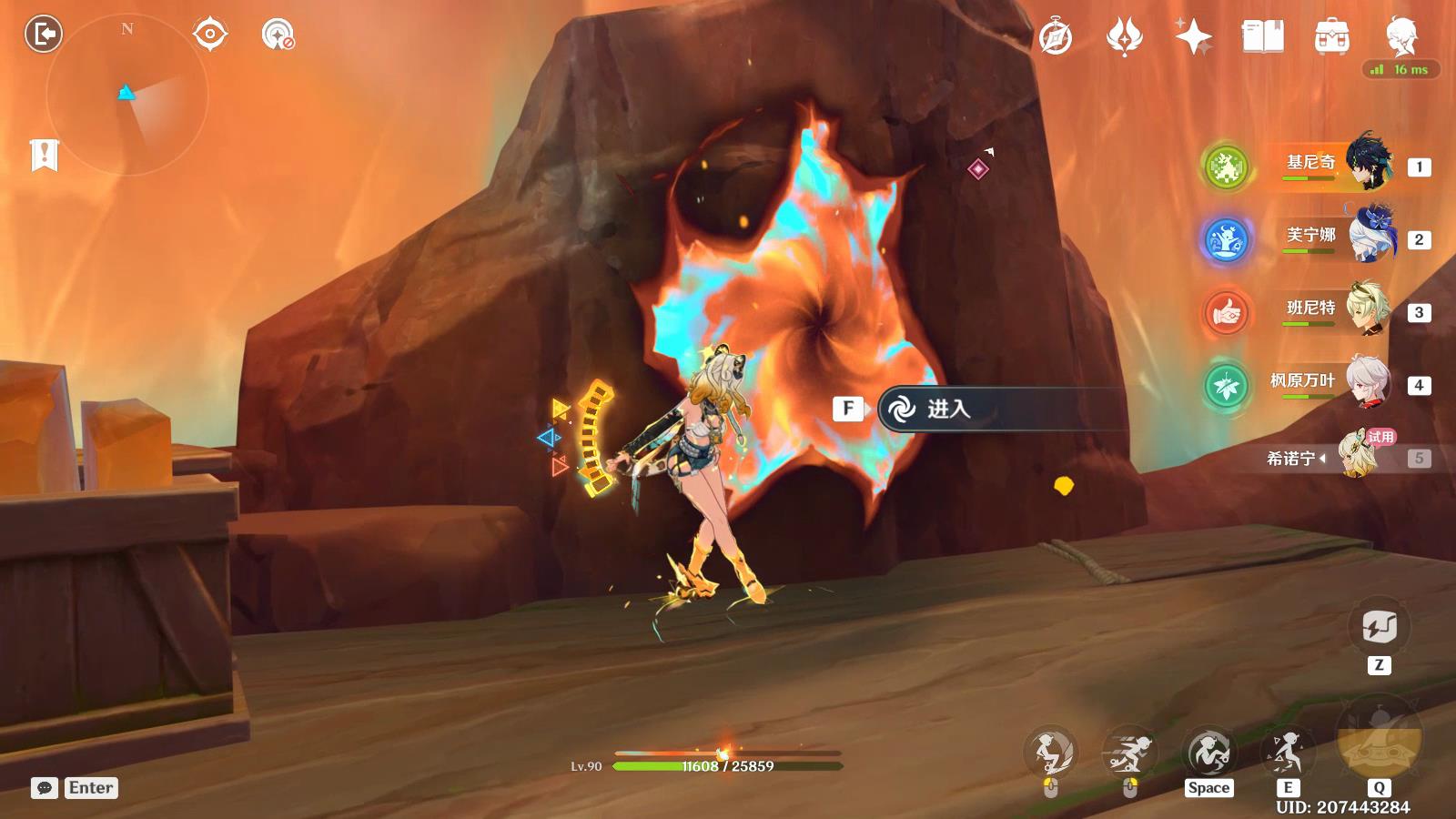
Task: Click the exit door icon
Action: pyautogui.click(x=43, y=35)
